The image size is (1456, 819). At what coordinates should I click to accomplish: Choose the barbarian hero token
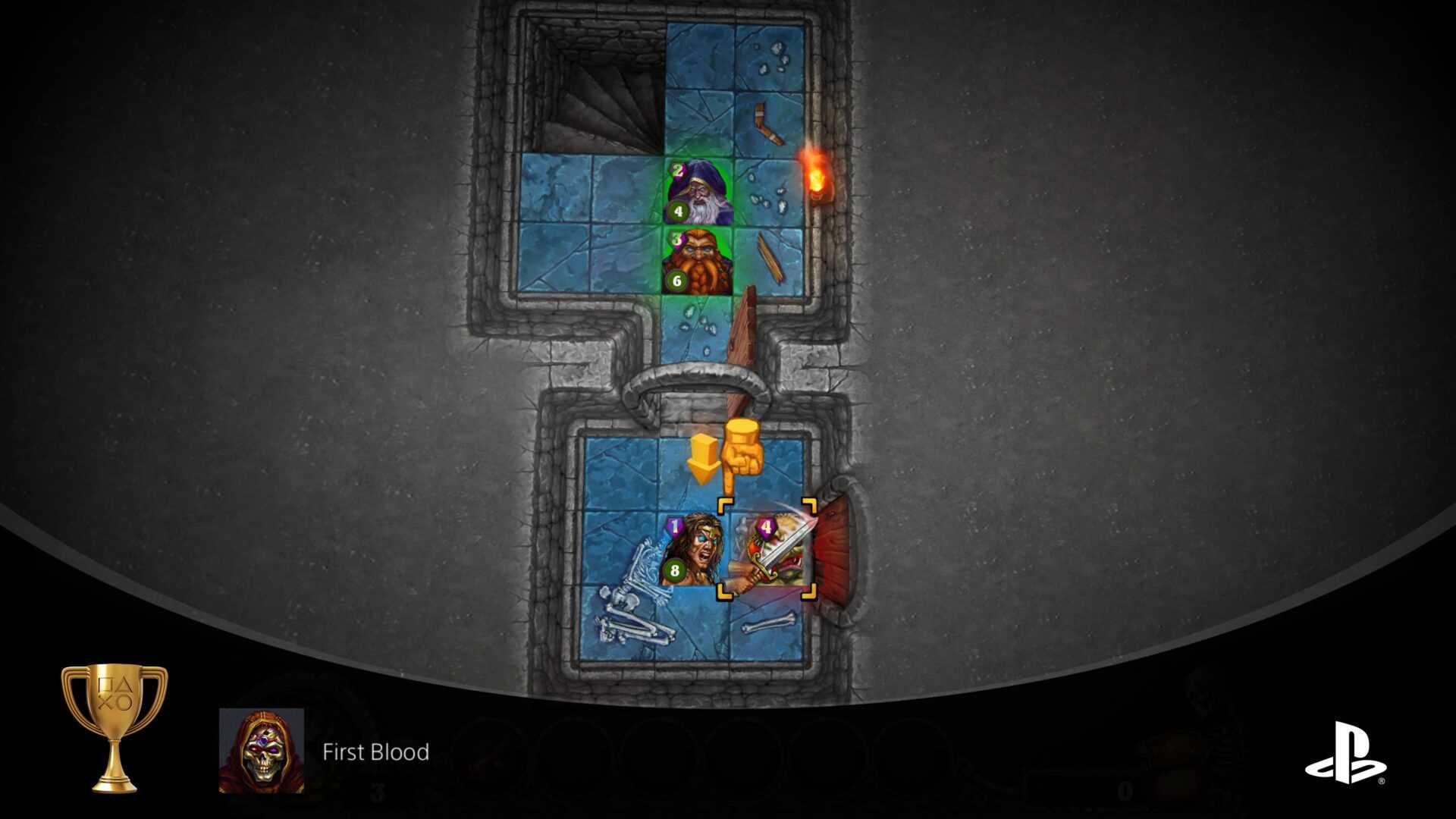coord(692,551)
